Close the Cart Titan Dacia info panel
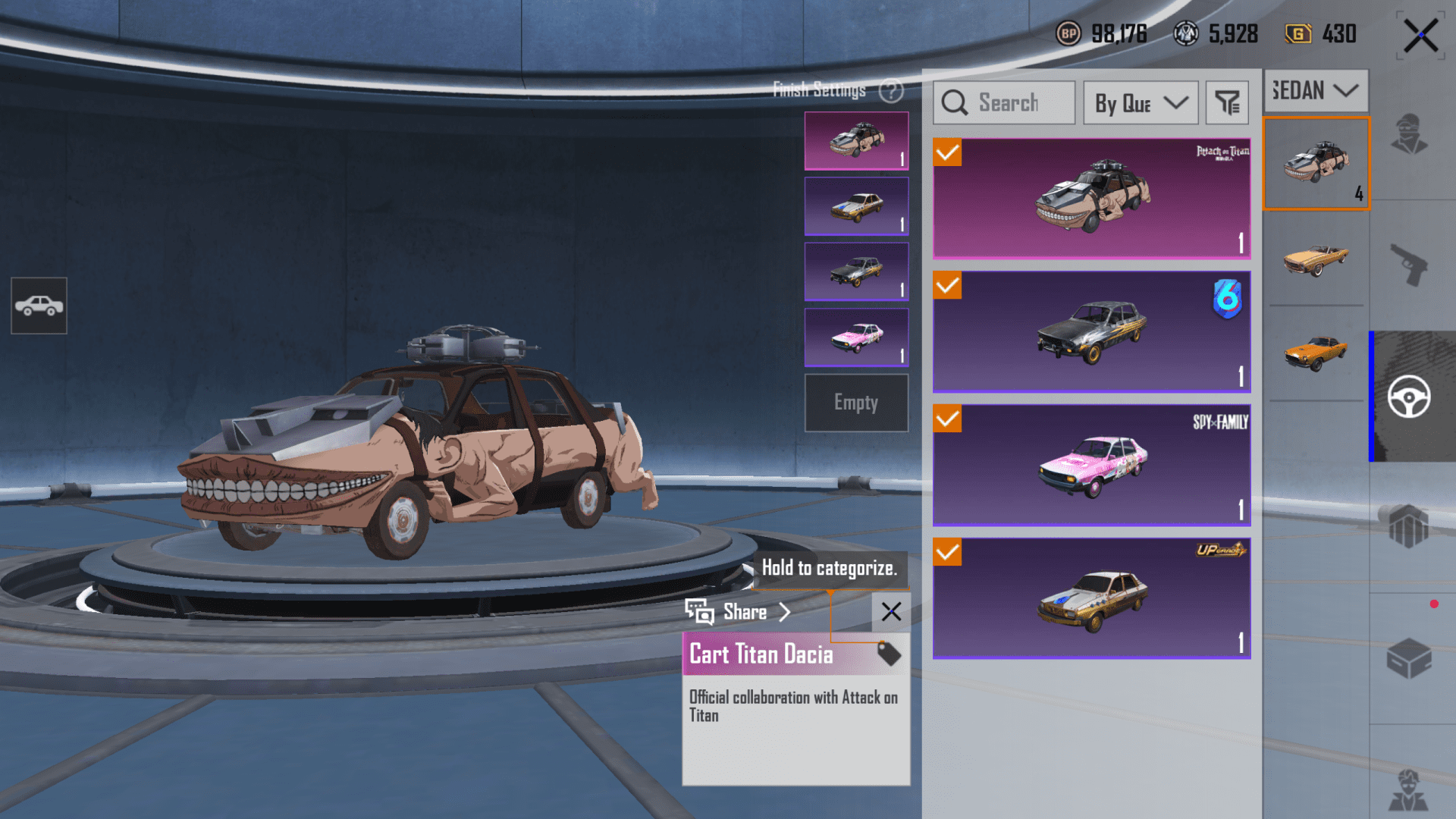 coord(891,612)
